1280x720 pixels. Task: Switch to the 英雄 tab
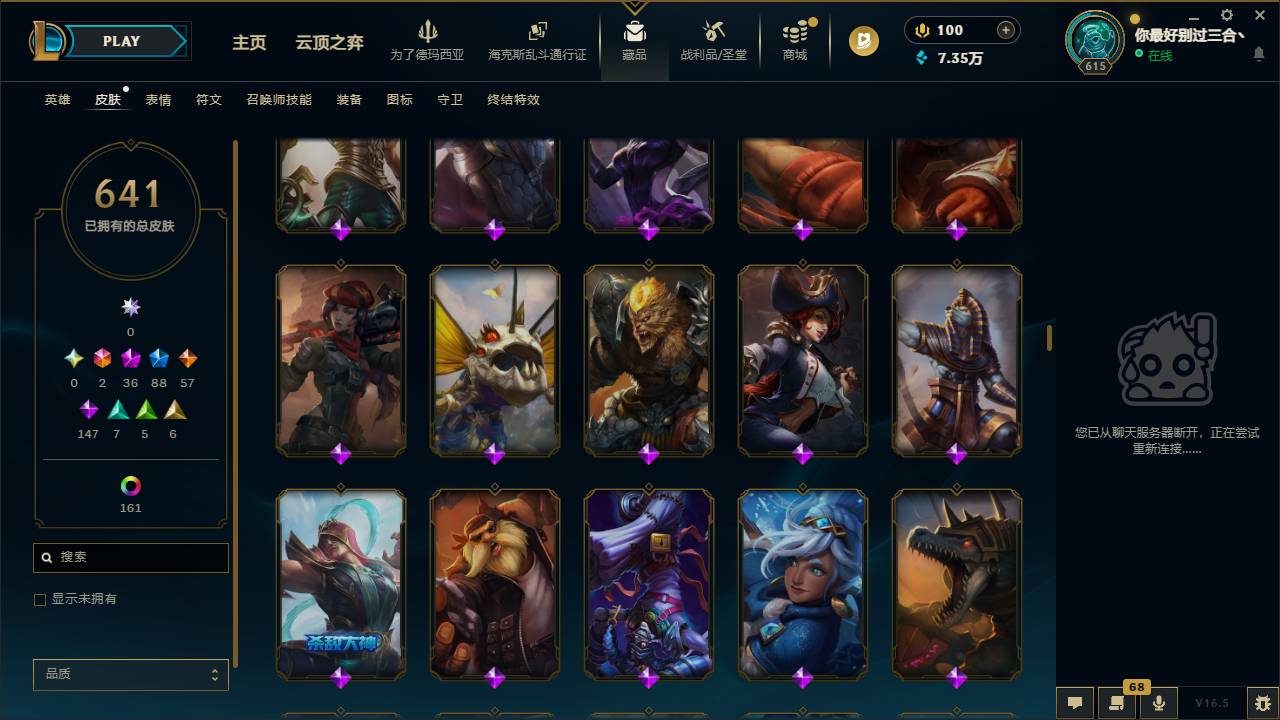pyautogui.click(x=56, y=100)
